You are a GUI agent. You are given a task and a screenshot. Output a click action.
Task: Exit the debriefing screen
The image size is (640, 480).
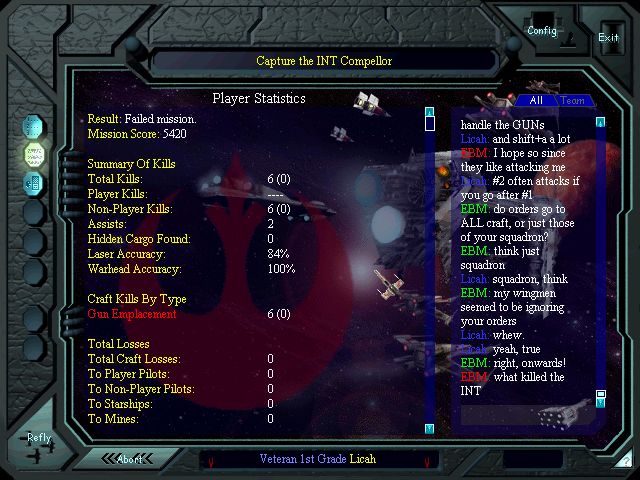(x=608, y=37)
